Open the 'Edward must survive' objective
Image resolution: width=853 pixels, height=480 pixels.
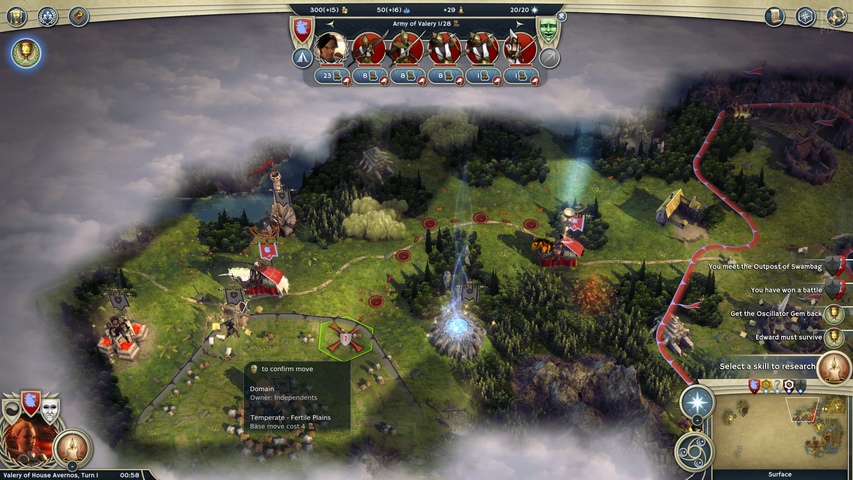coord(833,338)
